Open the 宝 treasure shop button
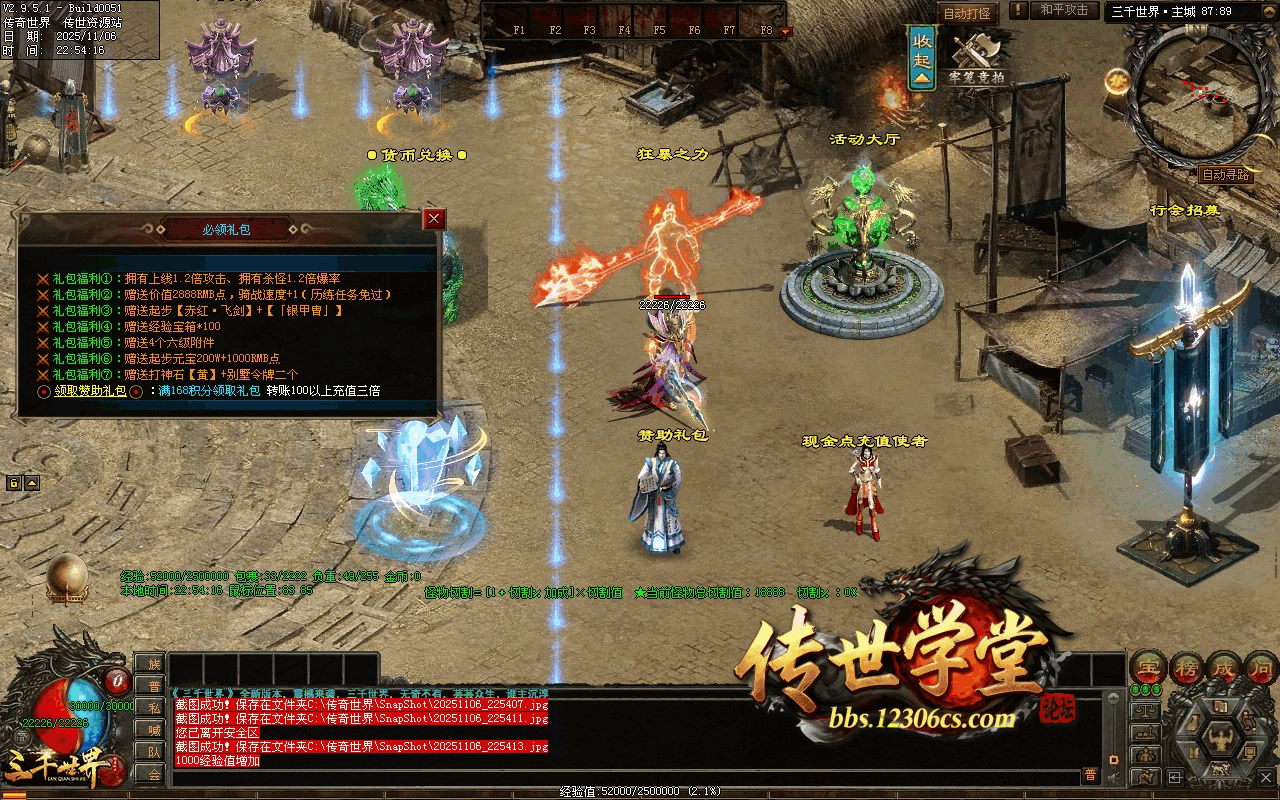 click(x=1149, y=667)
